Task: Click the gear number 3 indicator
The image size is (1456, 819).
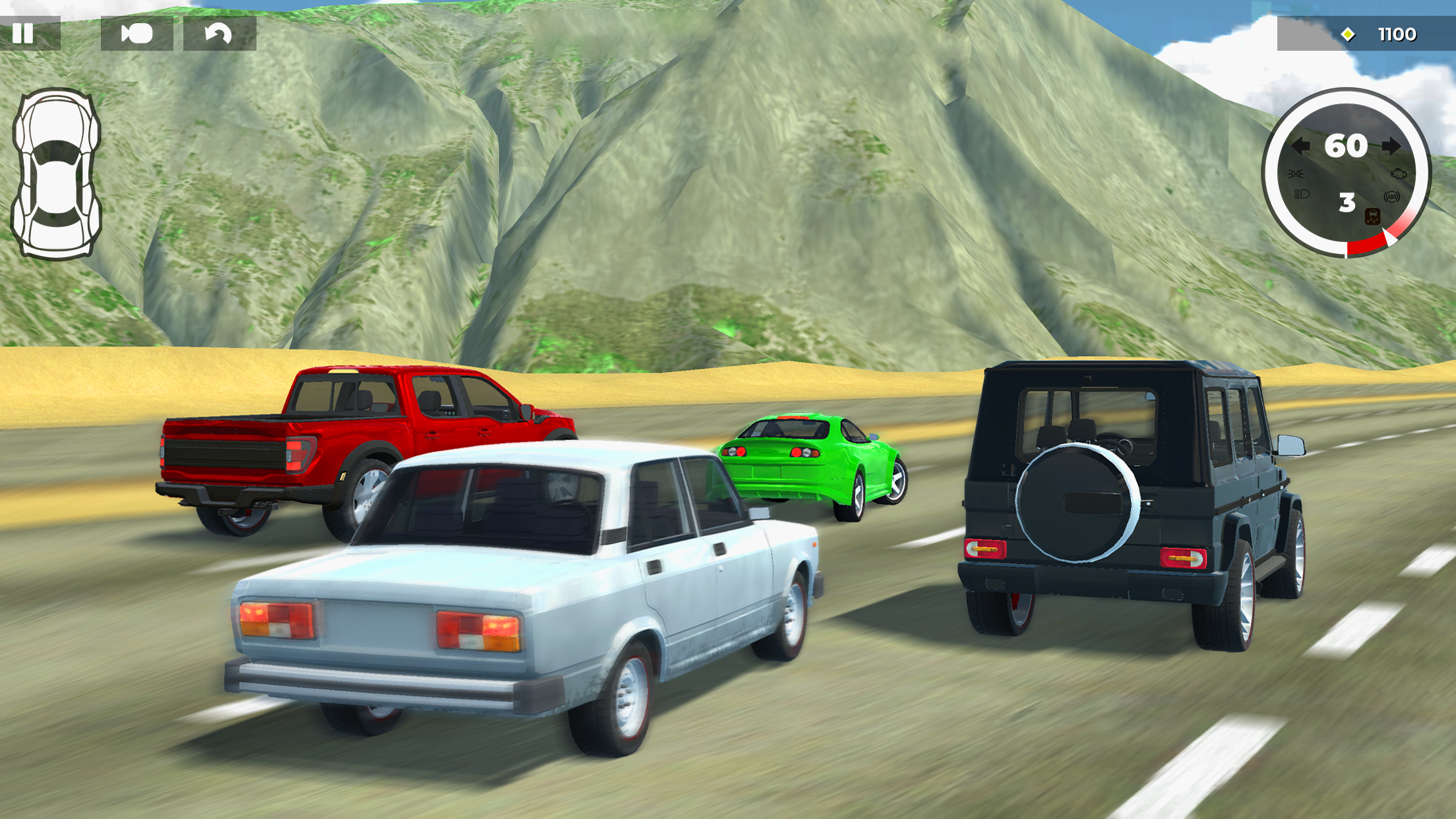Action: click(x=1347, y=202)
